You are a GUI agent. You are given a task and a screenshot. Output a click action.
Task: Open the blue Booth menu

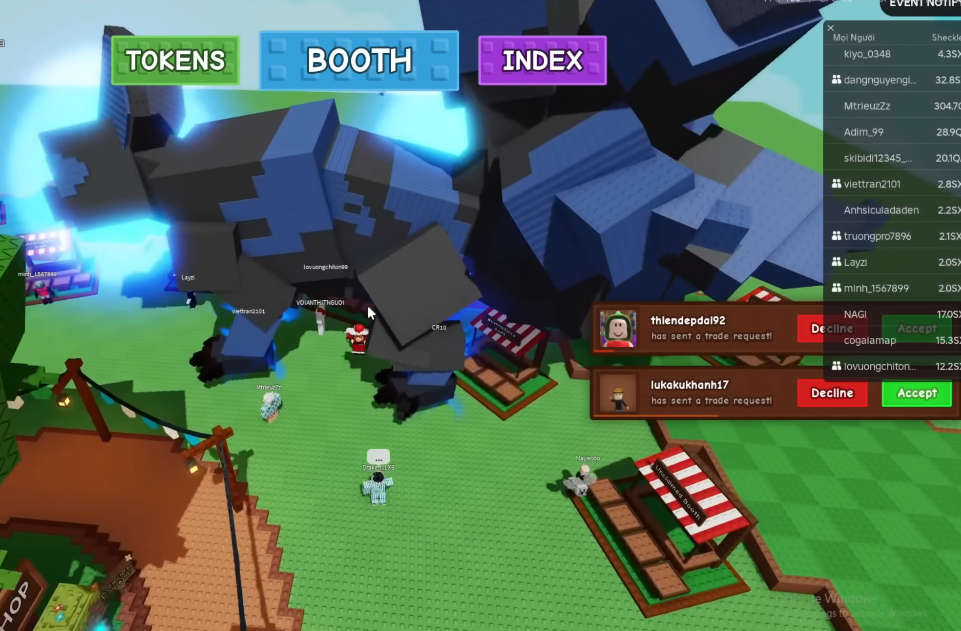pos(359,60)
